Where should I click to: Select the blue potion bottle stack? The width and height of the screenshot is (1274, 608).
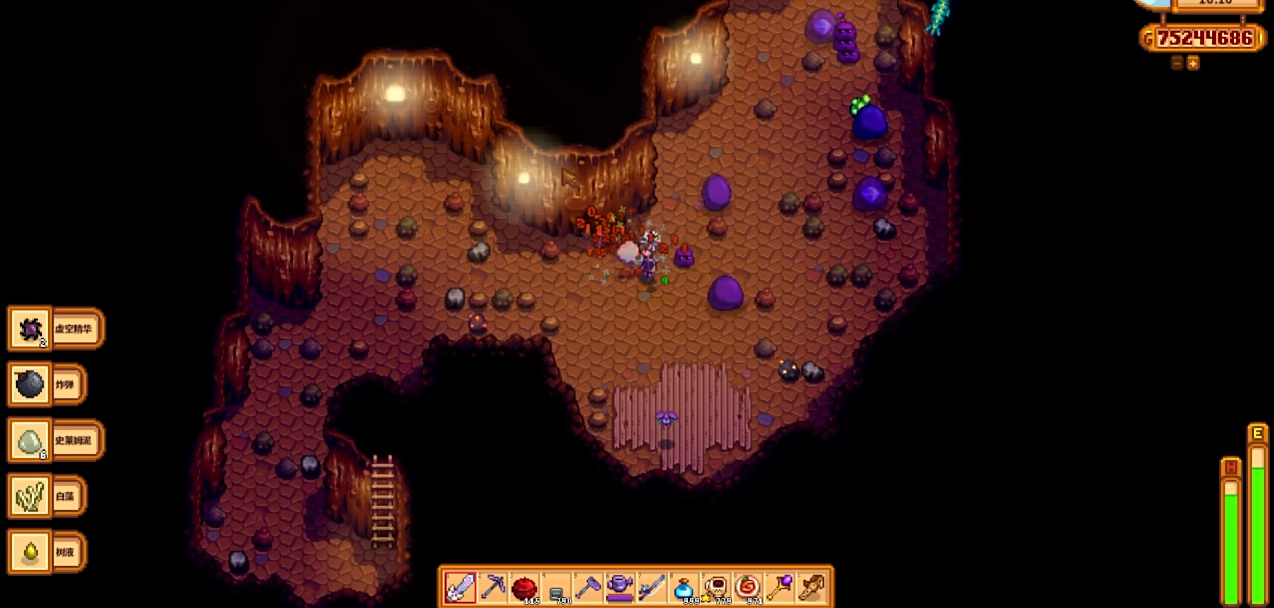point(684,587)
